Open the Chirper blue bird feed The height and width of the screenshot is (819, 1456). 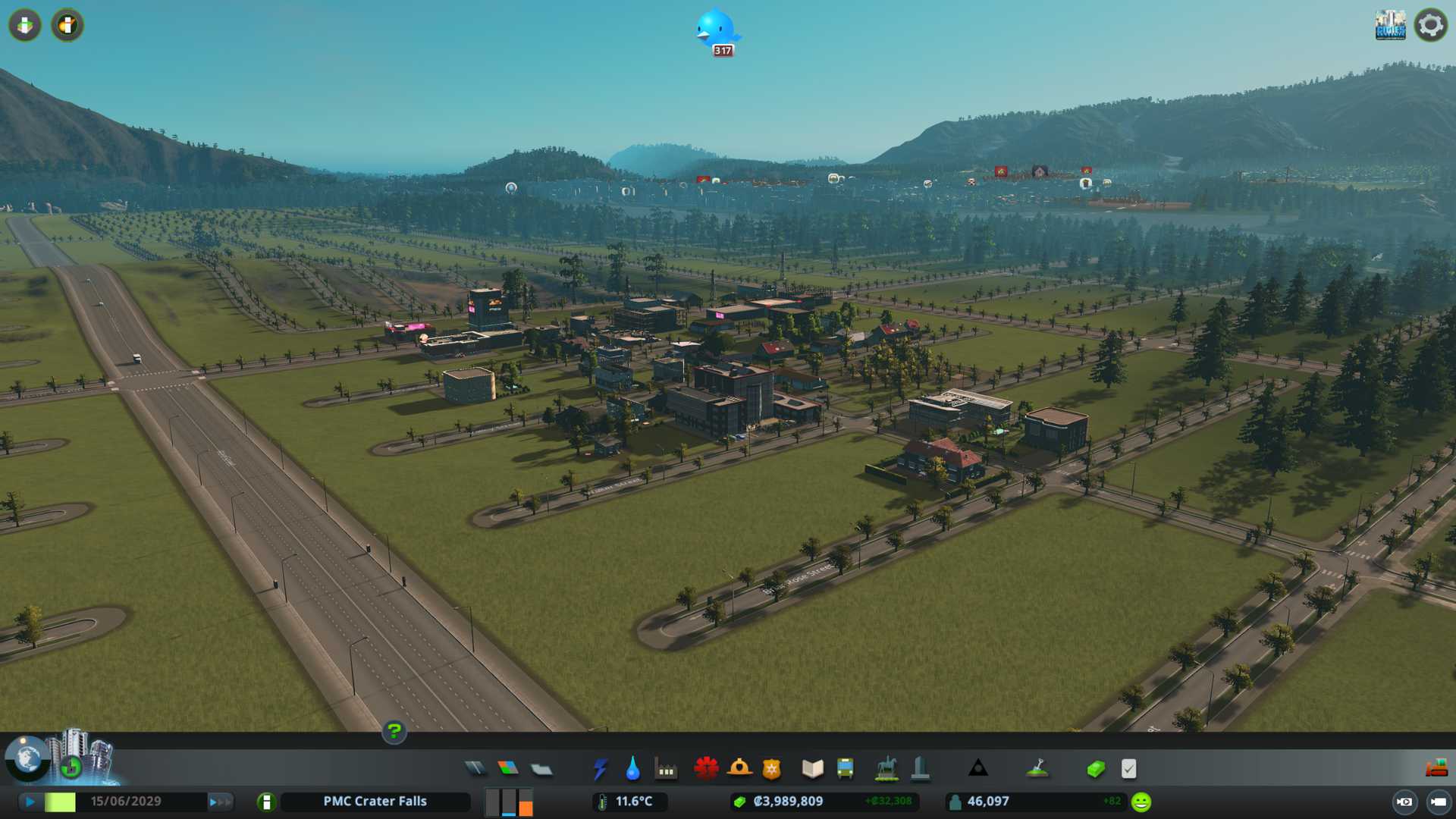(716, 32)
